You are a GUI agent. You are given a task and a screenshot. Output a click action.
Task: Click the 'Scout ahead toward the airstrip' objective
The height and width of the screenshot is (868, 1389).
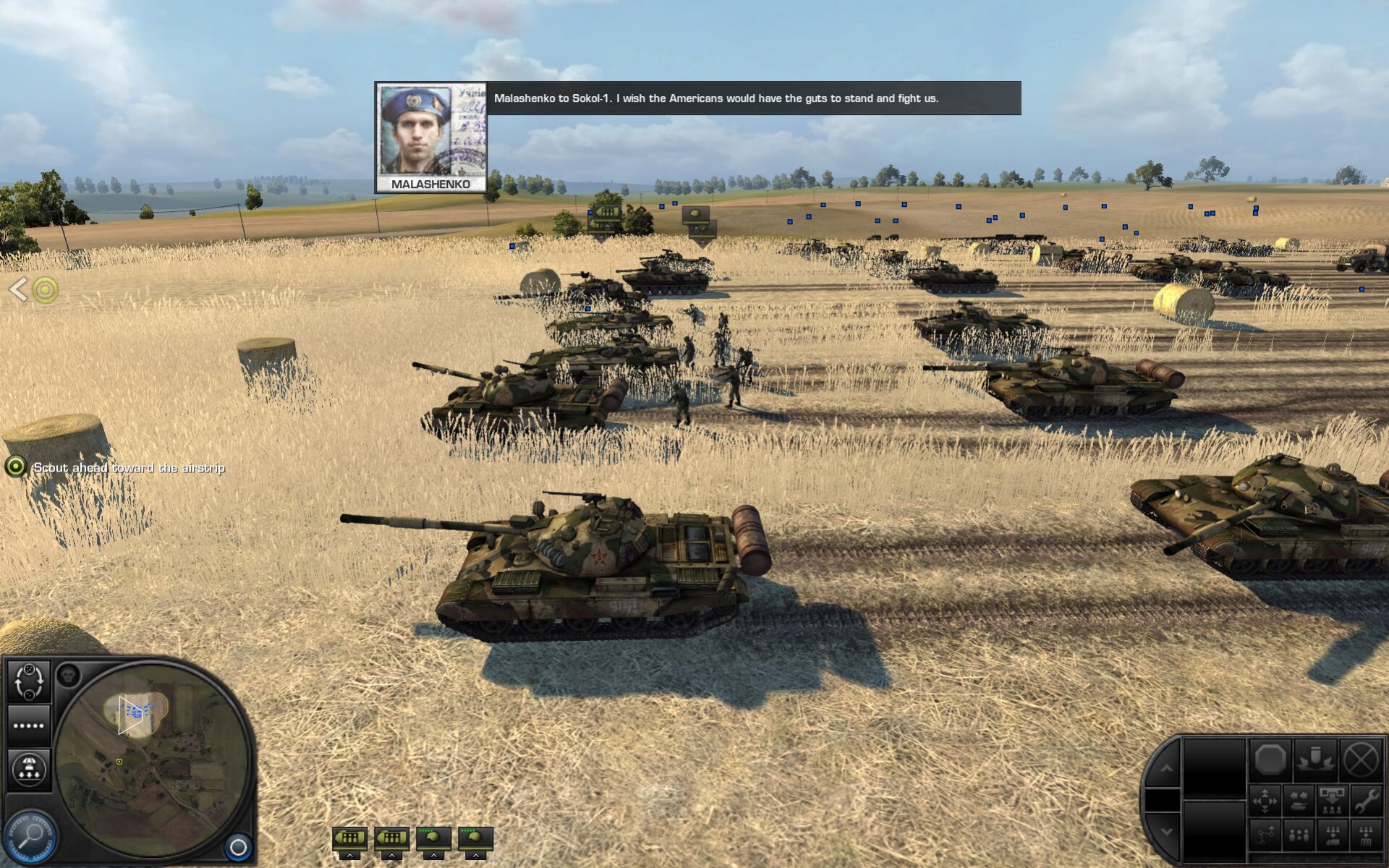tap(129, 468)
